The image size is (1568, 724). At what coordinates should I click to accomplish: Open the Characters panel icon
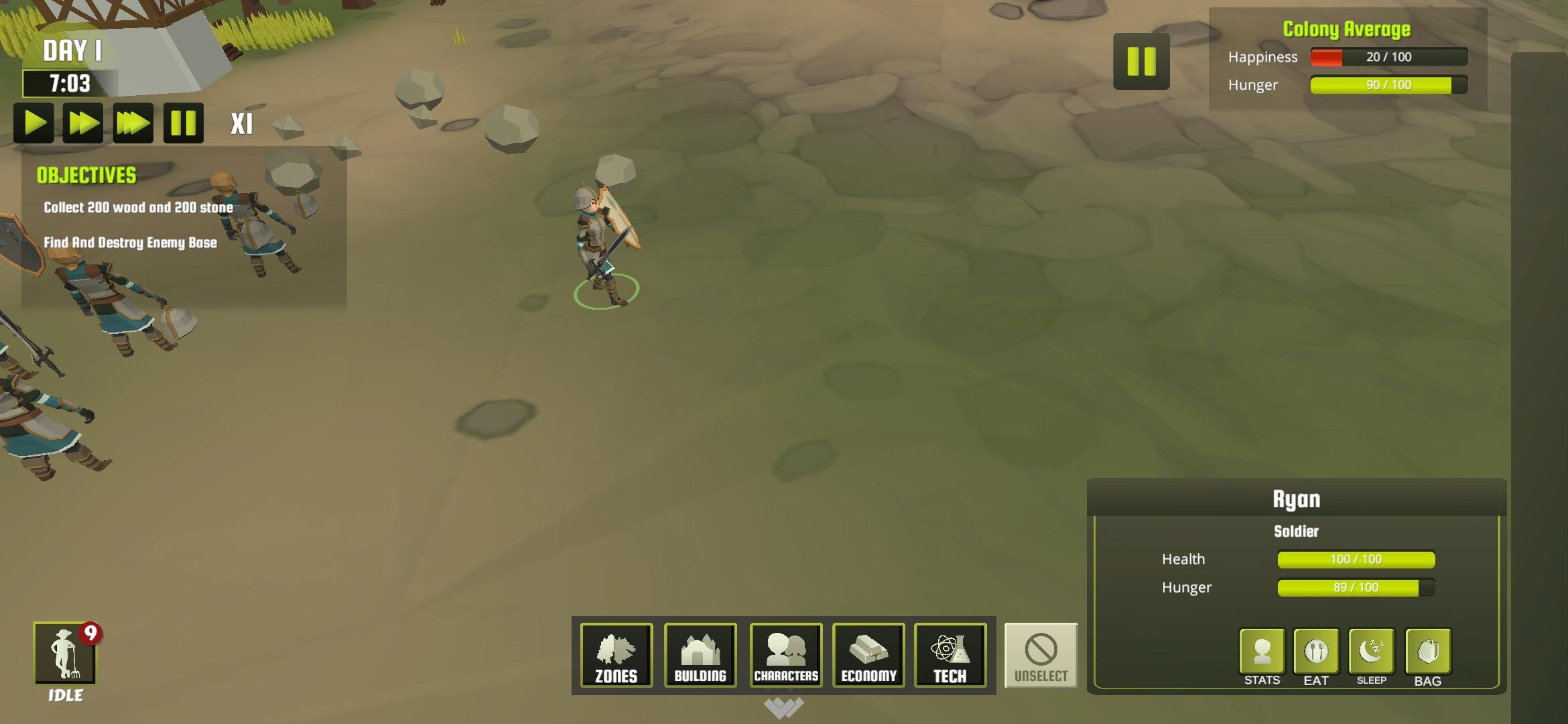[784, 655]
